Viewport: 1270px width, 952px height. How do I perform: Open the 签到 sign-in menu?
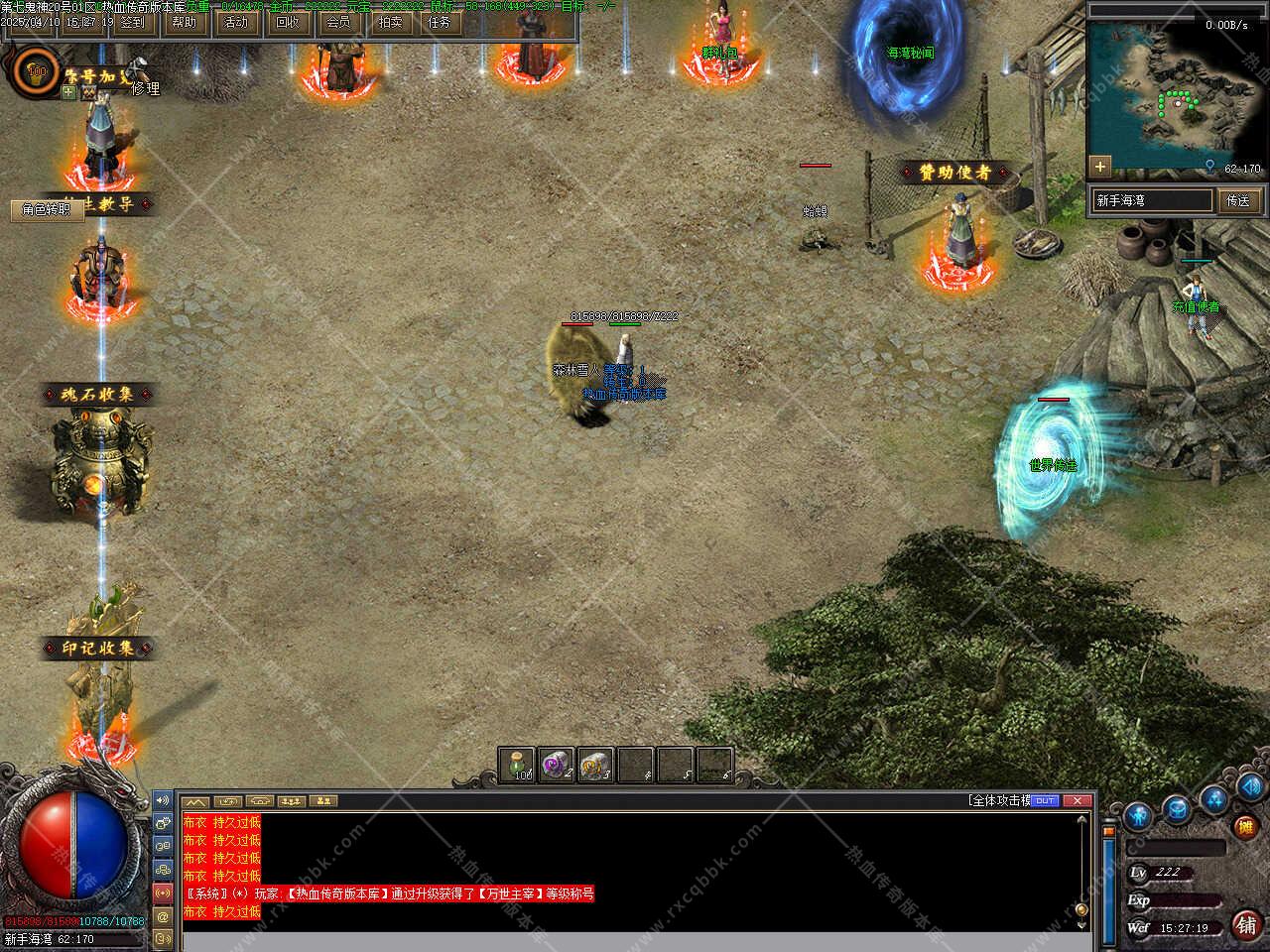(x=132, y=22)
